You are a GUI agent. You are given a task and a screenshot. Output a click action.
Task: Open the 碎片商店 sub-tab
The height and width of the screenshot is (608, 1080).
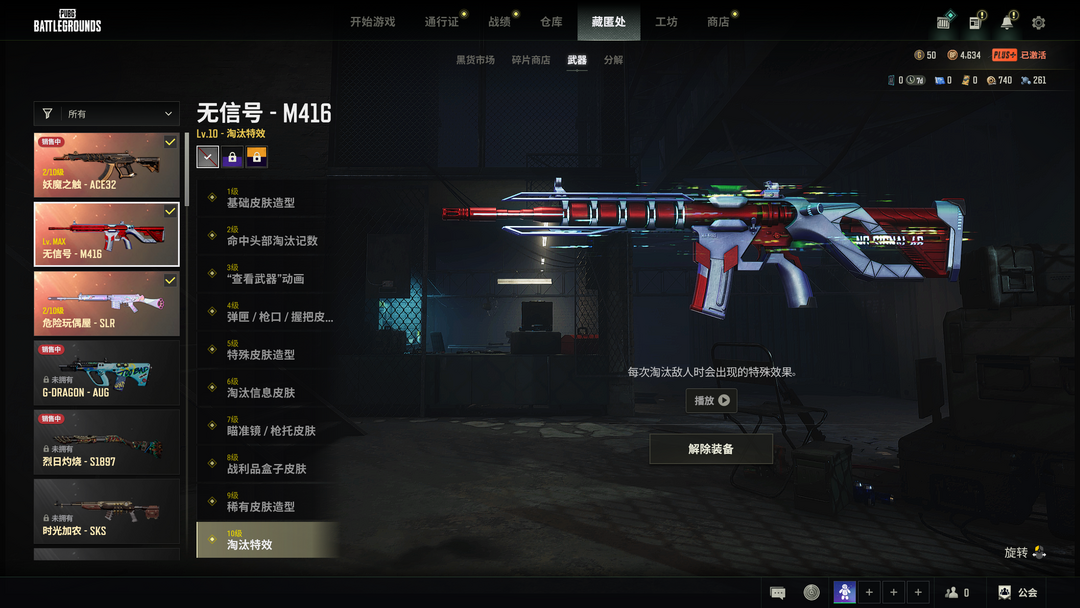coord(531,60)
